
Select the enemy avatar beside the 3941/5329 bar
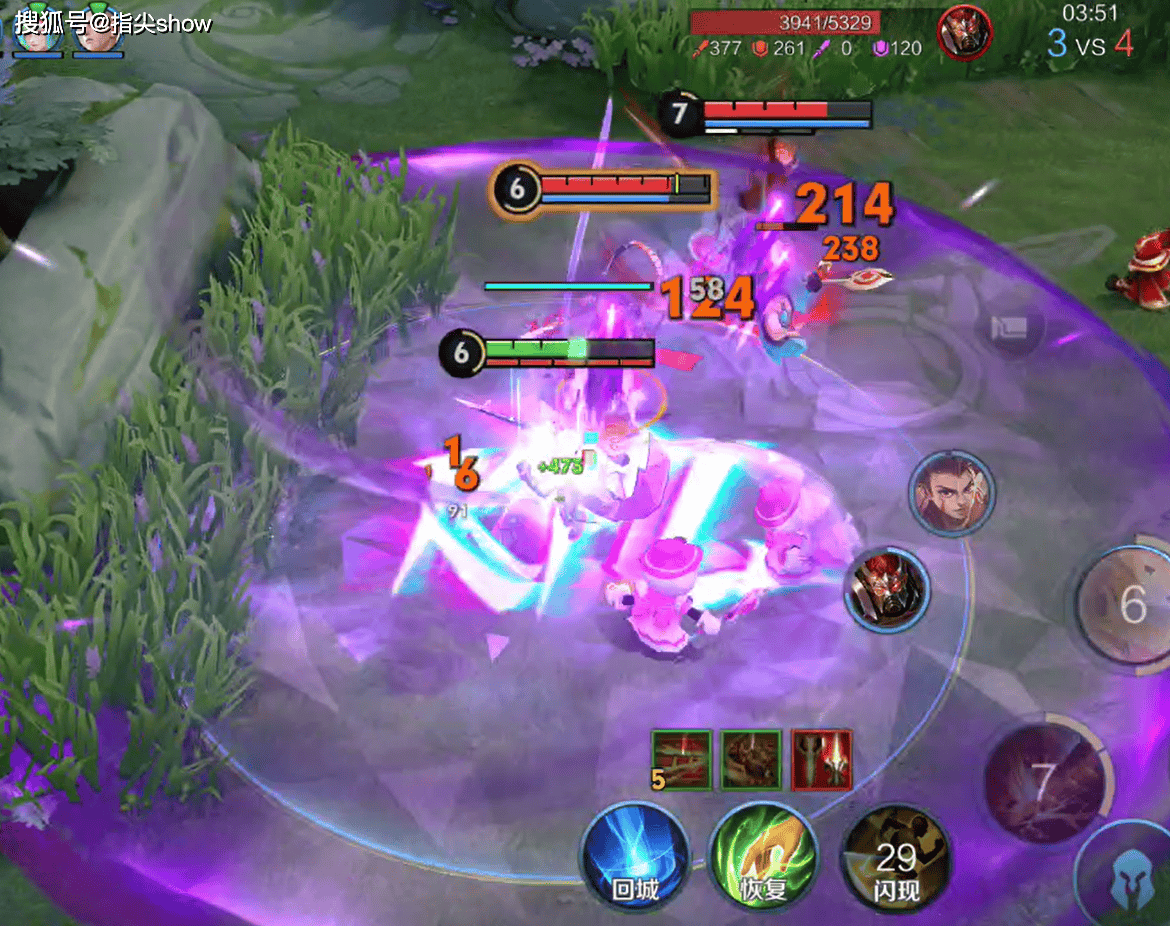[964, 32]
